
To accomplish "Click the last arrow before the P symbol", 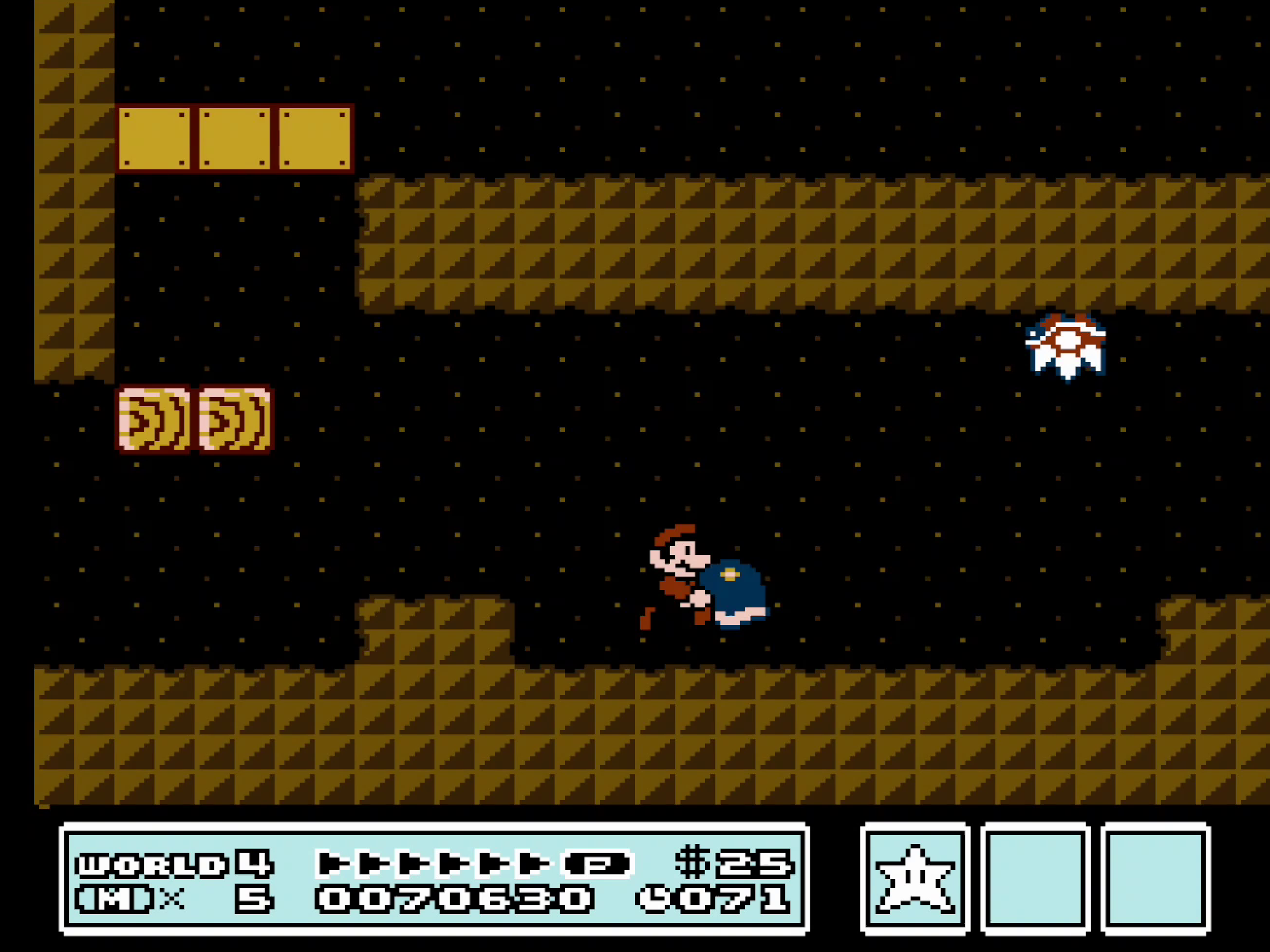I will [x=537, y=863].
